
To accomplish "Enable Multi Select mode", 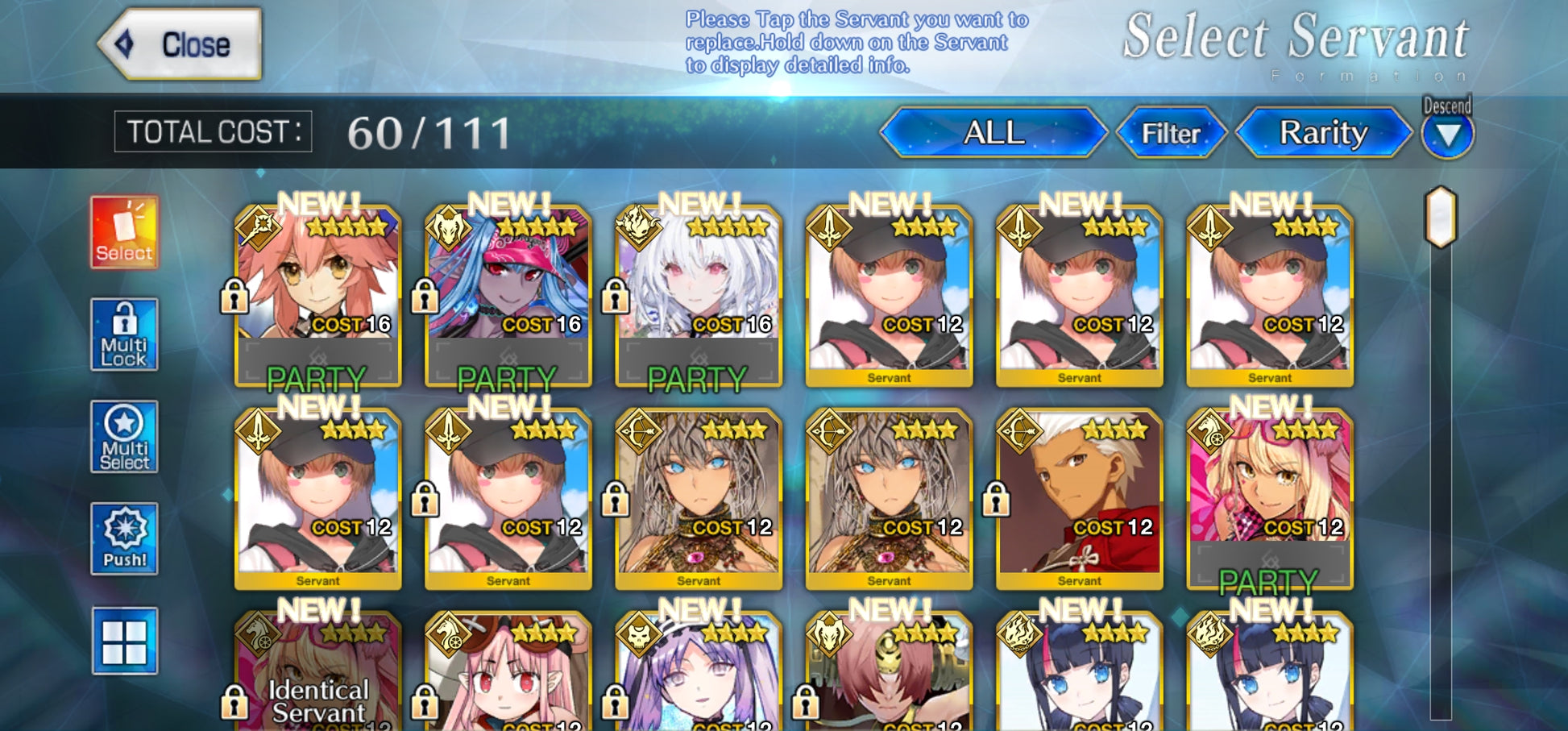I will 124,437.
